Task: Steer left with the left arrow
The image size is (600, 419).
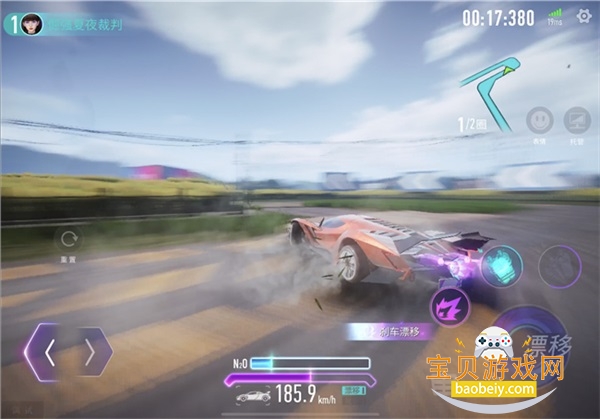Action: (46, 351)
